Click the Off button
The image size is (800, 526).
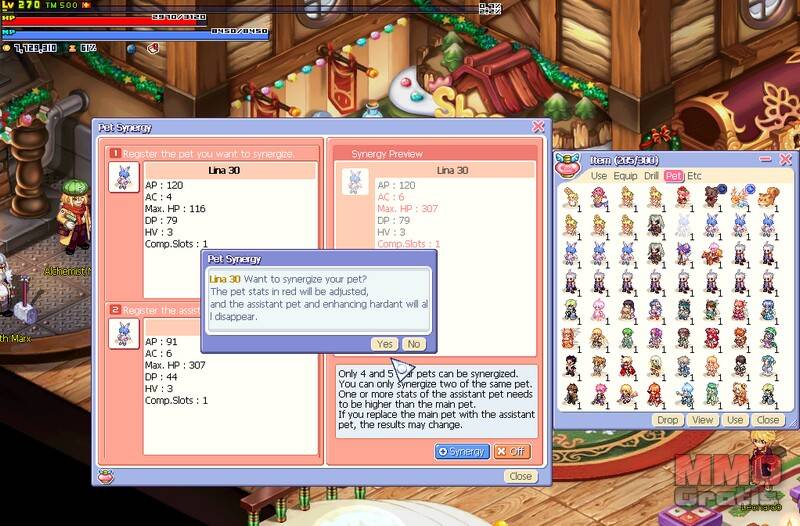click(x=512, y=451)
